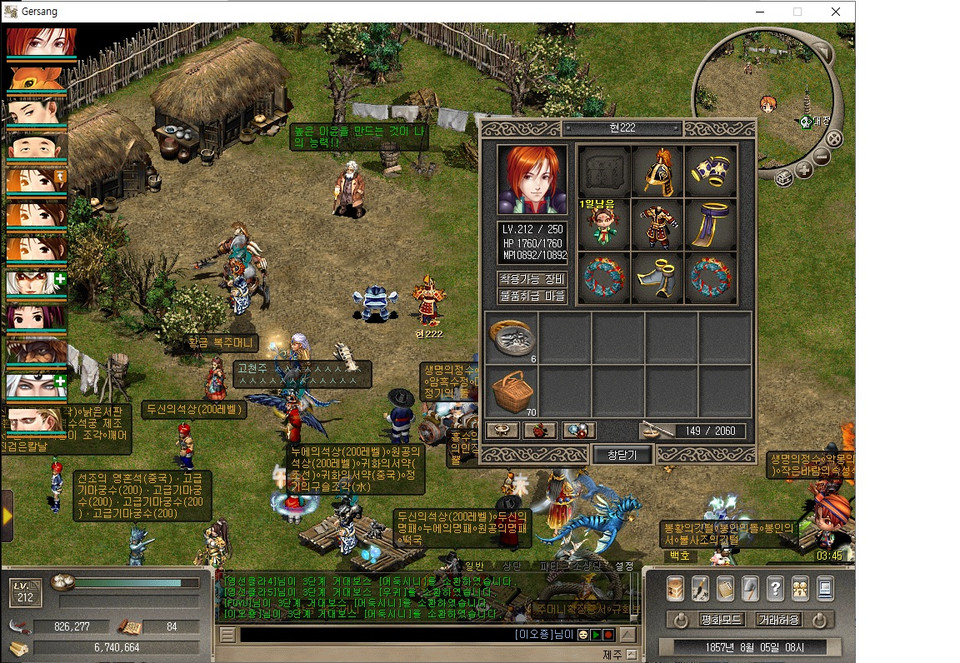Open help with the question mark icon
Screen dimensions: 960x663
pyautogui.click(x=775, y=588)
